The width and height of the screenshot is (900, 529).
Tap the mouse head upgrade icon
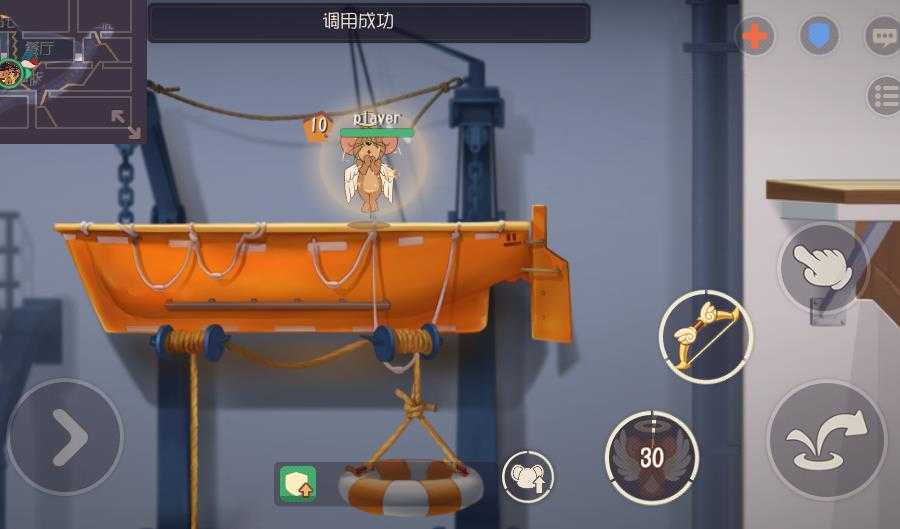tap(527, 477)
